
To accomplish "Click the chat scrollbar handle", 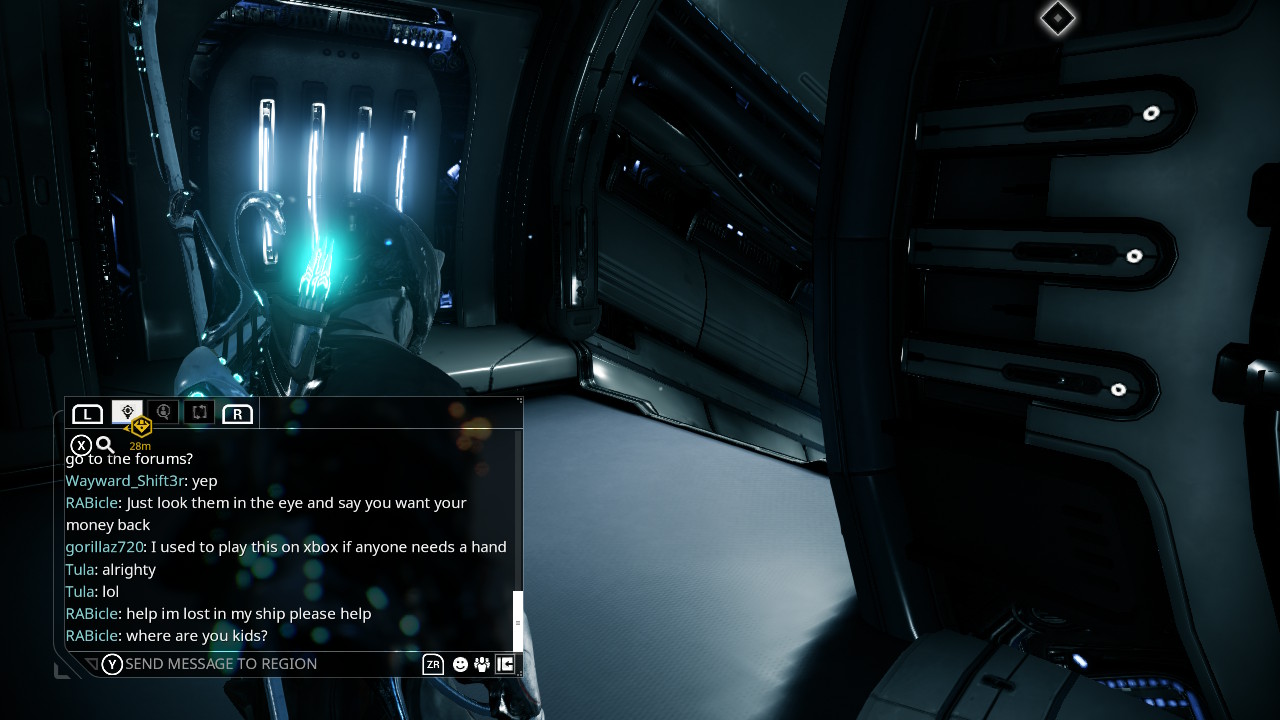I will [x=518, y=621].
